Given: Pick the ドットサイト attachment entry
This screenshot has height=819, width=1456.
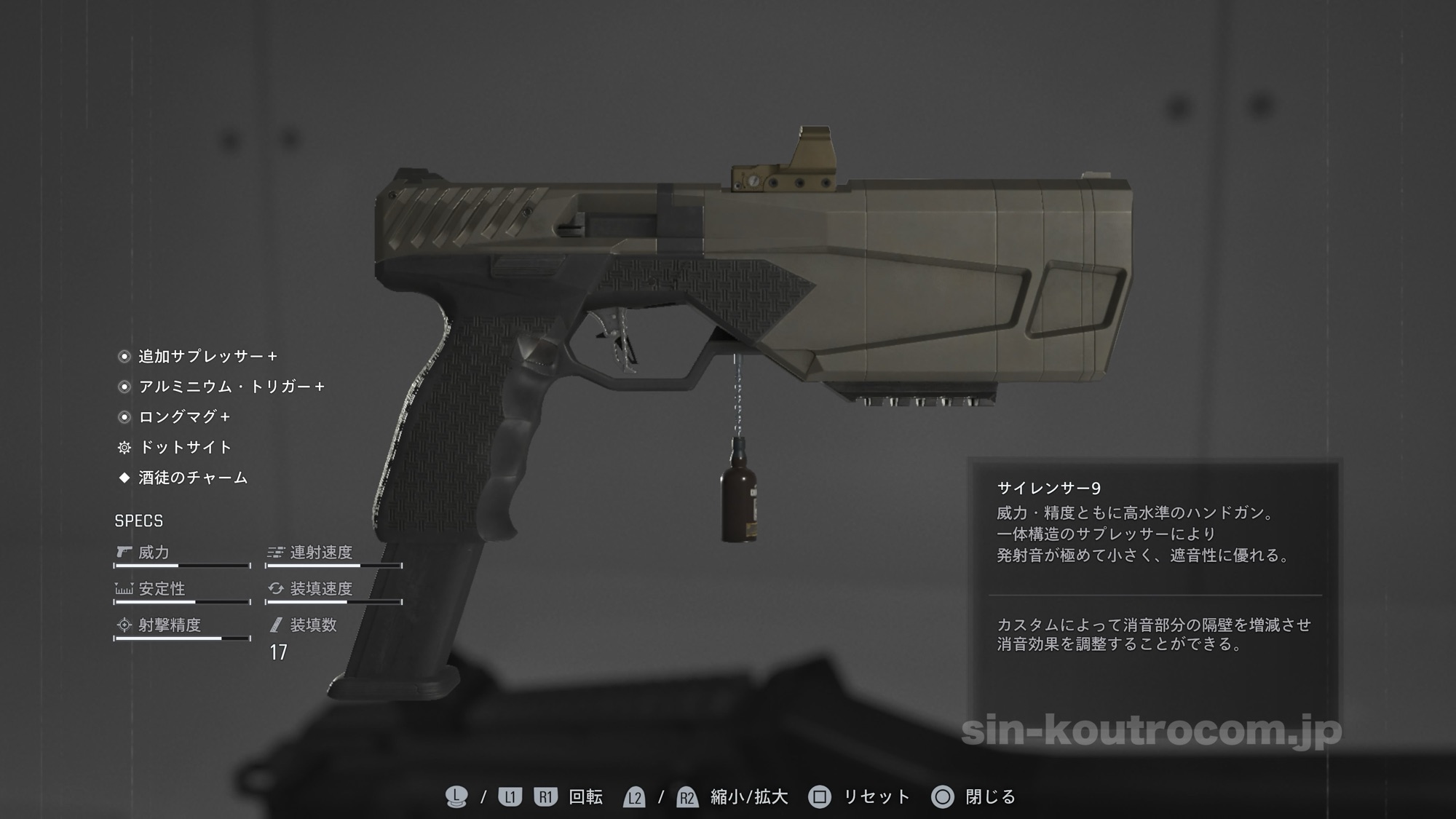Looking at the screenshot, I should tap(185, 447).
